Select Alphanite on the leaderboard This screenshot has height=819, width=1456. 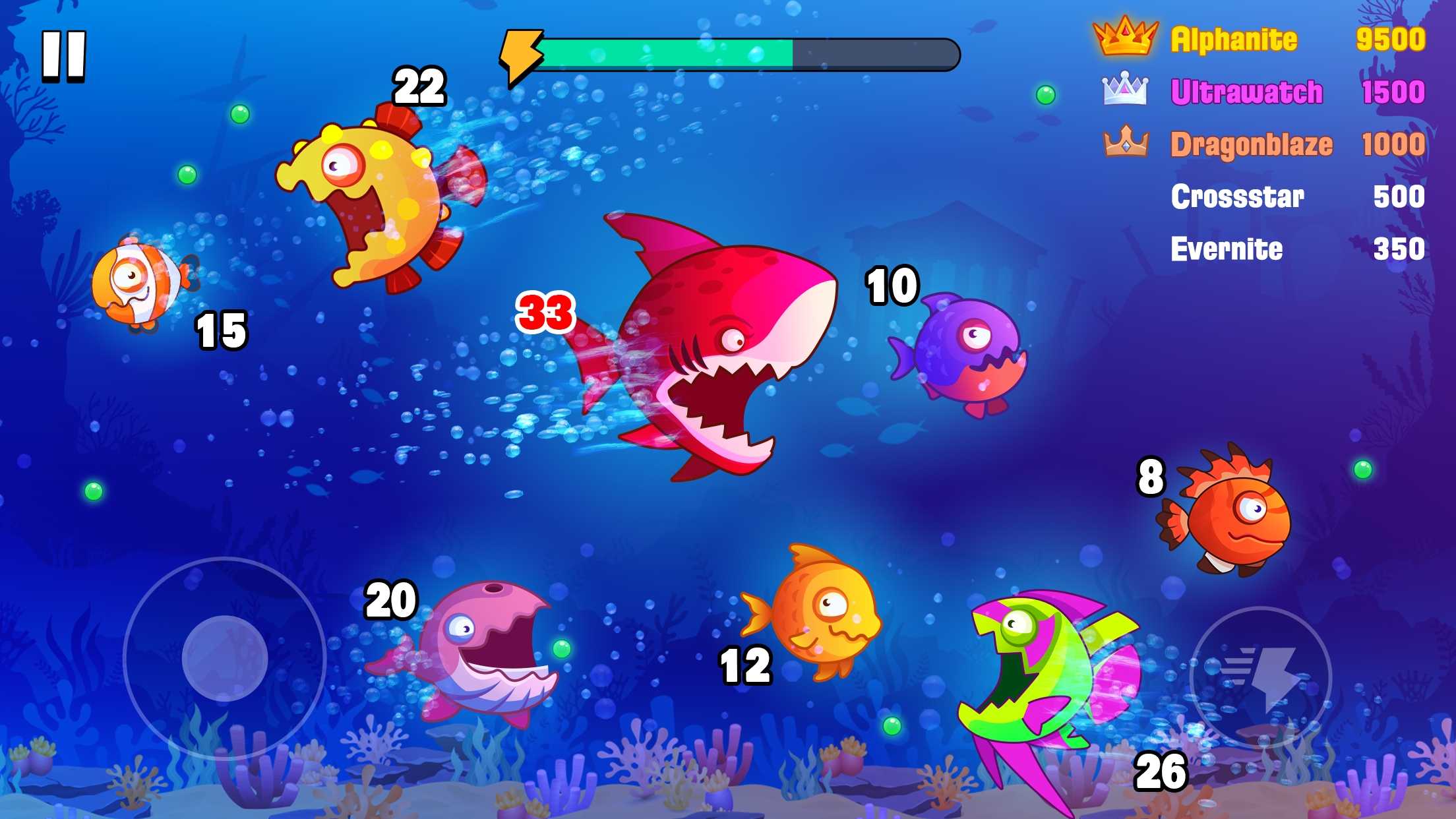(1258, 39)
